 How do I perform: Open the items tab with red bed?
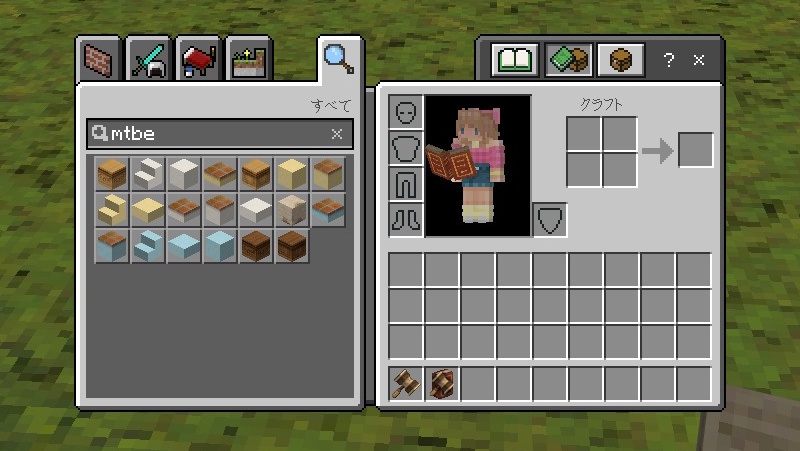(200, 61)
